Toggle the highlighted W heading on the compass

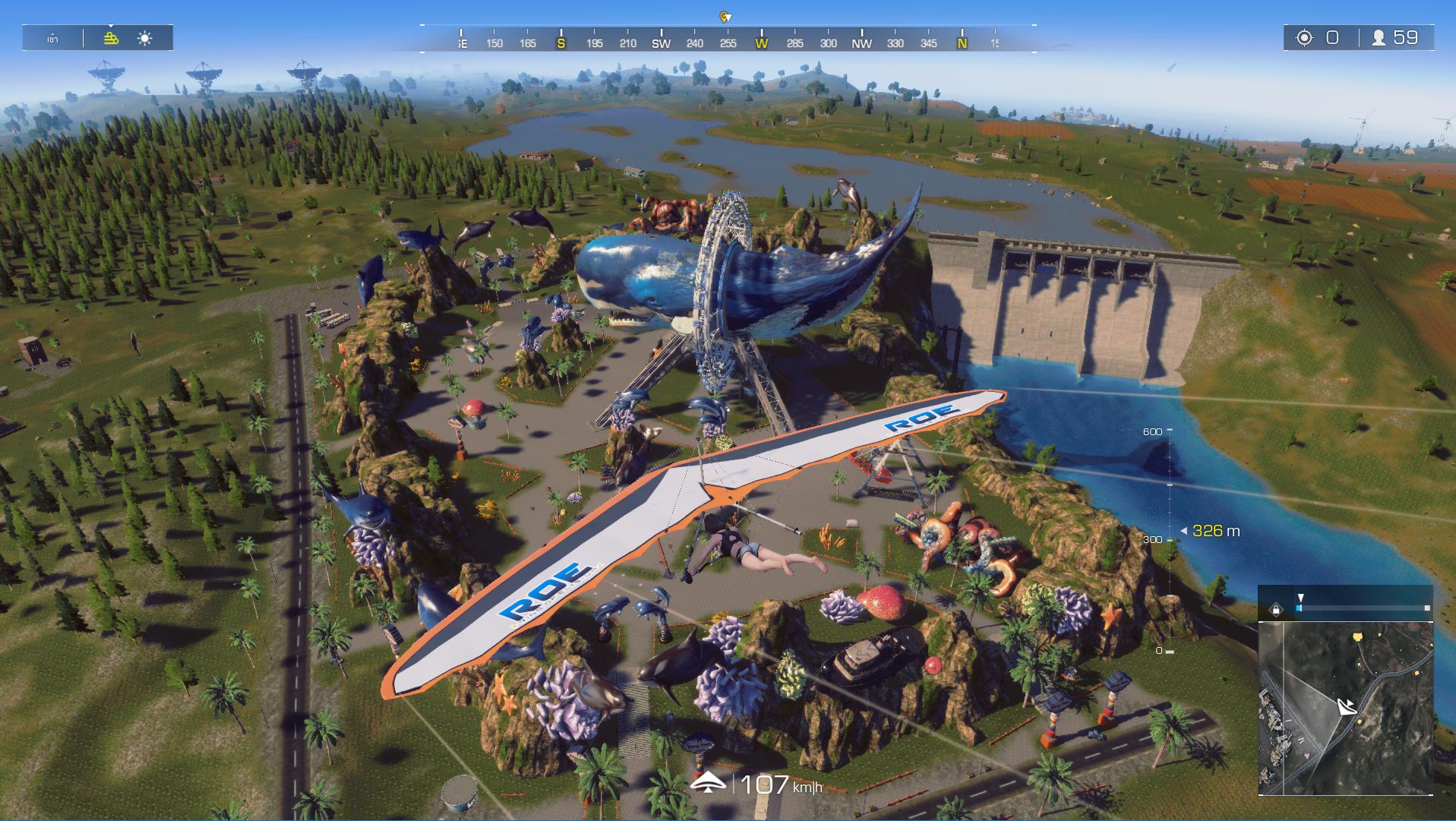pos(760,45)
